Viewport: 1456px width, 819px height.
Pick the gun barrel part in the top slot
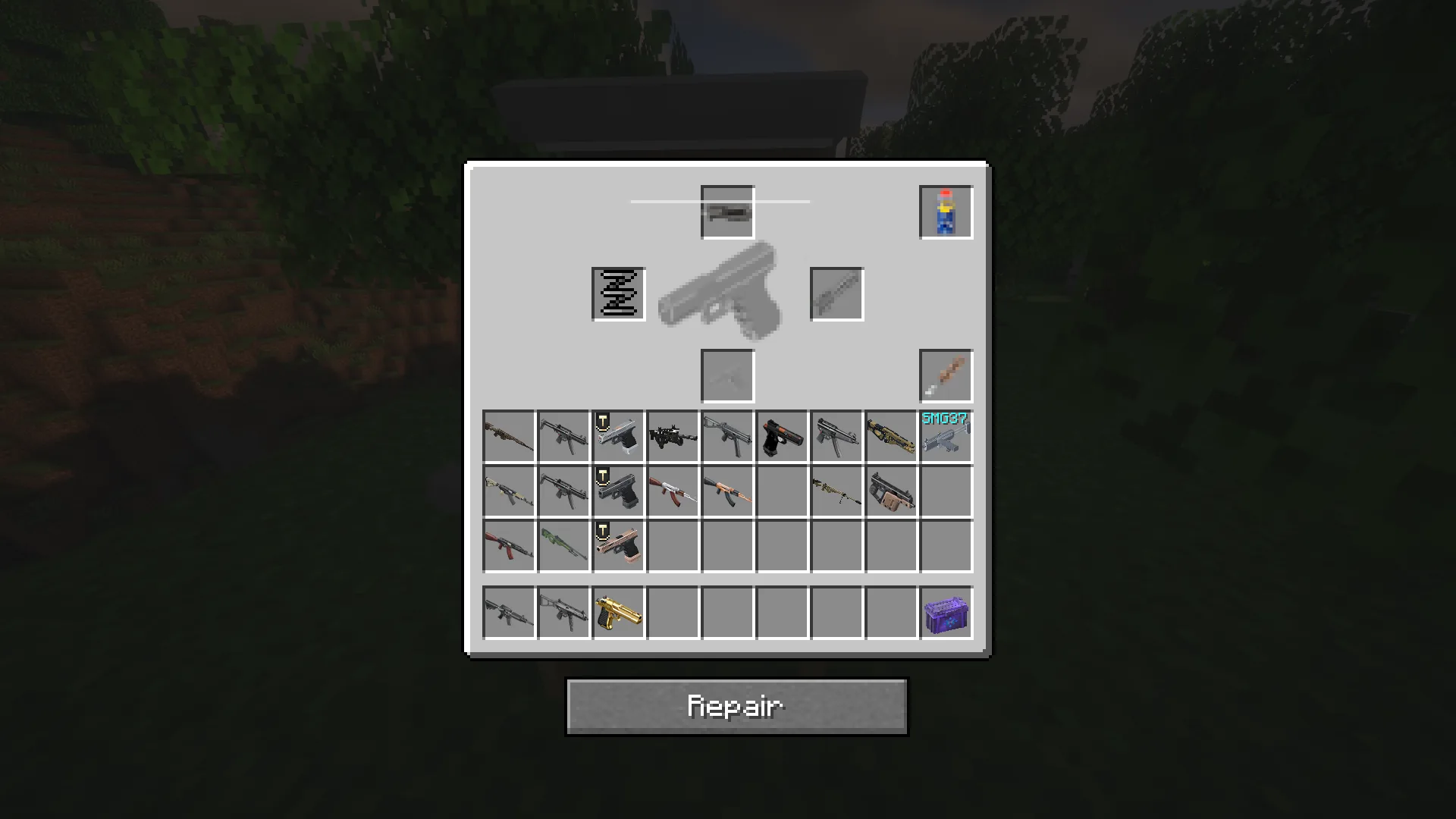click(727, 211)
